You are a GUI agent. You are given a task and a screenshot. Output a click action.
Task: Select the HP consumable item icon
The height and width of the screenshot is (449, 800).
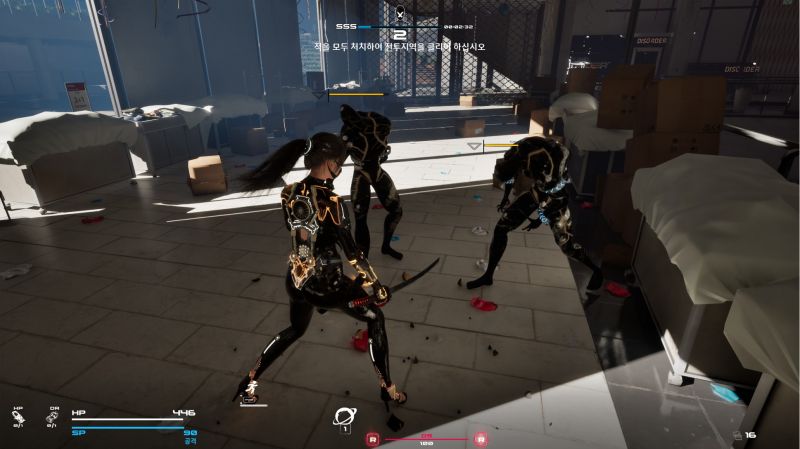pos(18,415)
